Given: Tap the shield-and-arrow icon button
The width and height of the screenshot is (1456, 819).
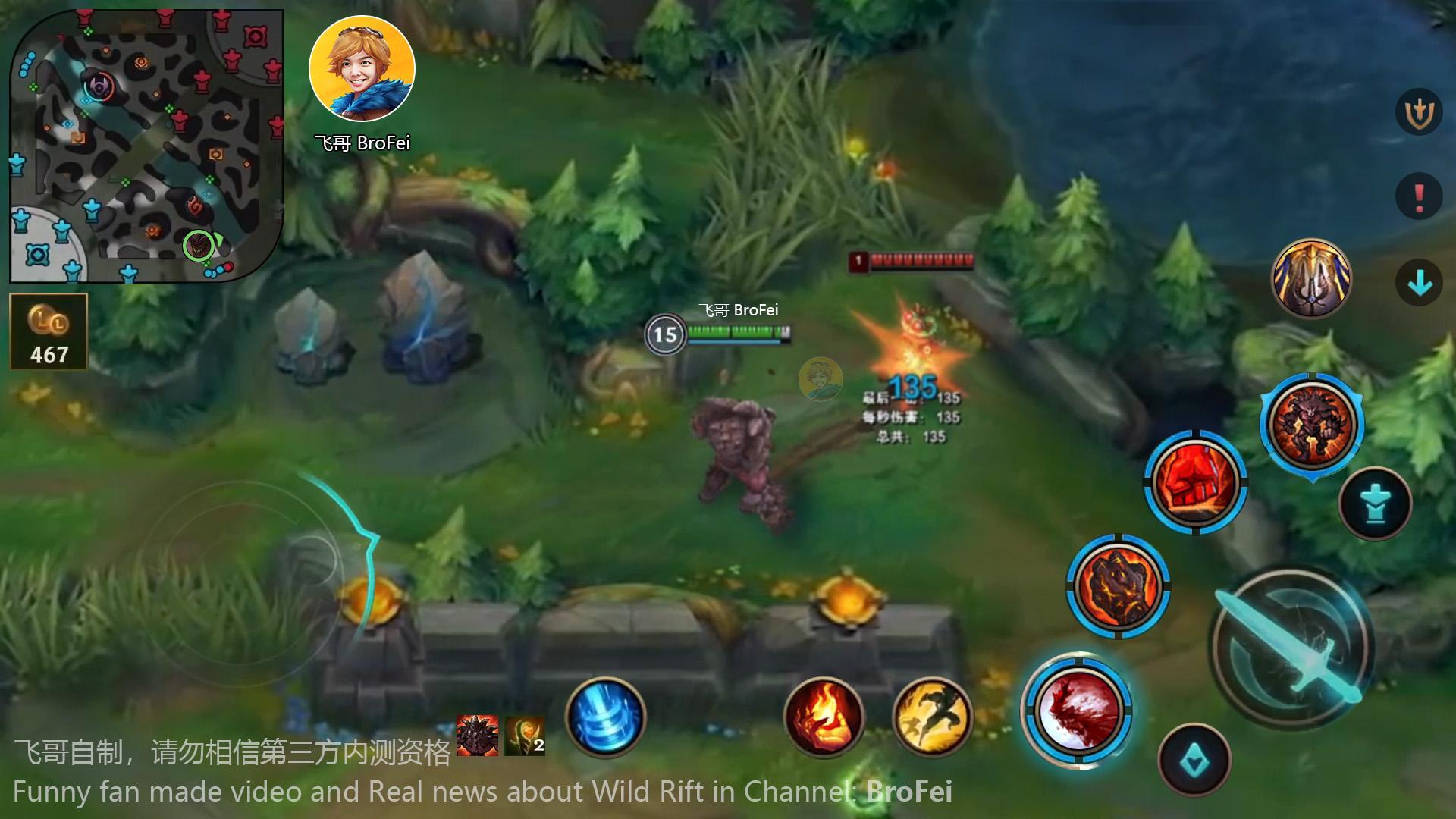Looking at the screenshot, I should 1418,113.
